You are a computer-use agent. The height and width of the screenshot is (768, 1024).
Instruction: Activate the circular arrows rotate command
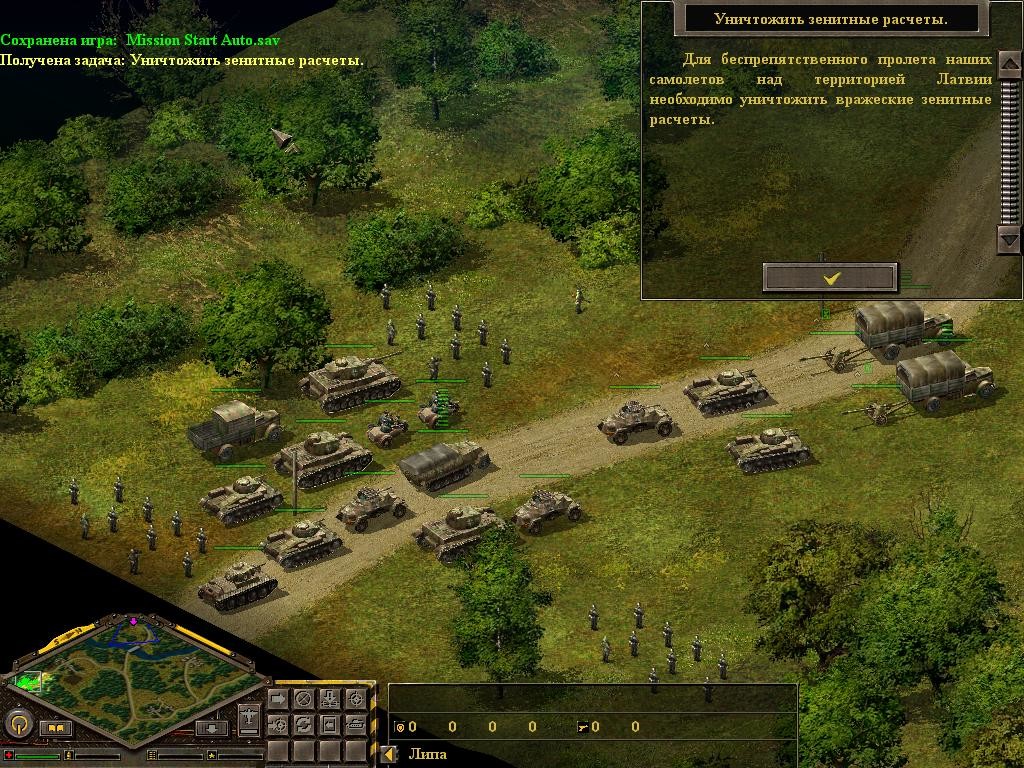[x=304, y=723]
